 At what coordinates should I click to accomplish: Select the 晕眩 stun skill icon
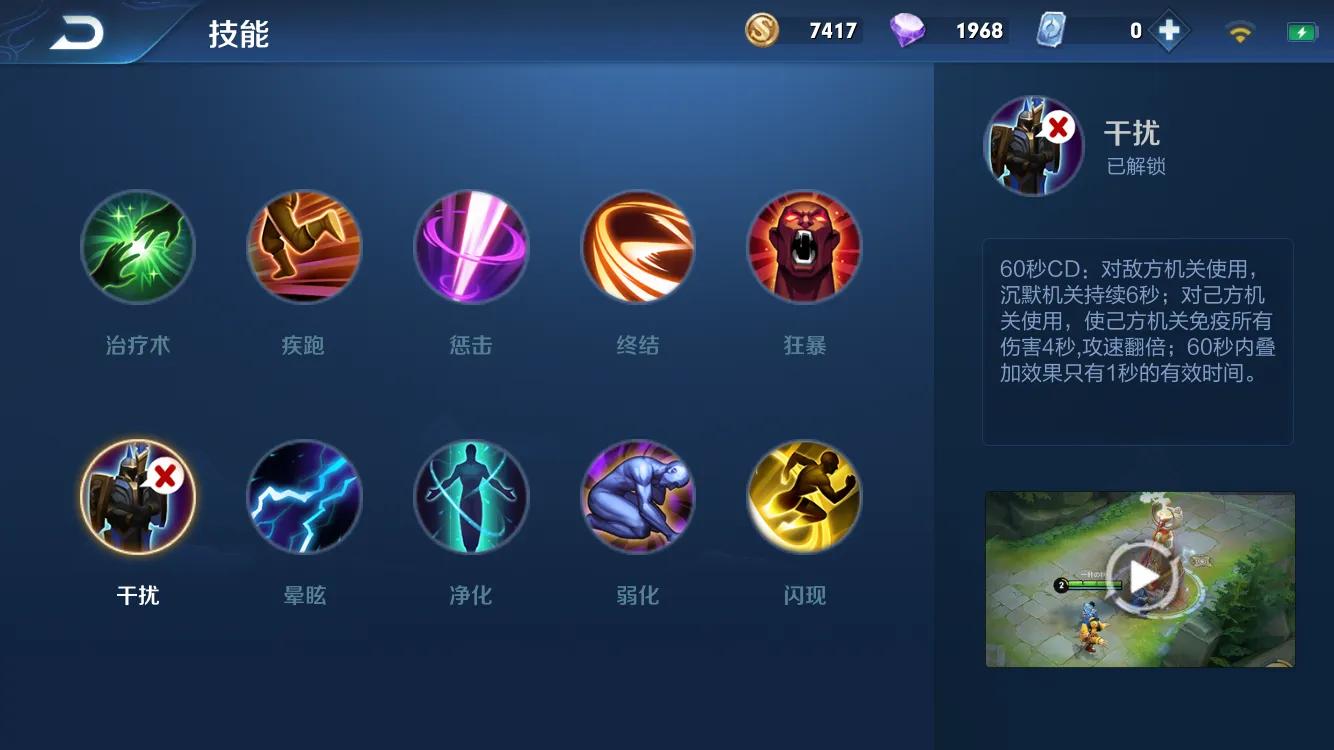point(305,496)
